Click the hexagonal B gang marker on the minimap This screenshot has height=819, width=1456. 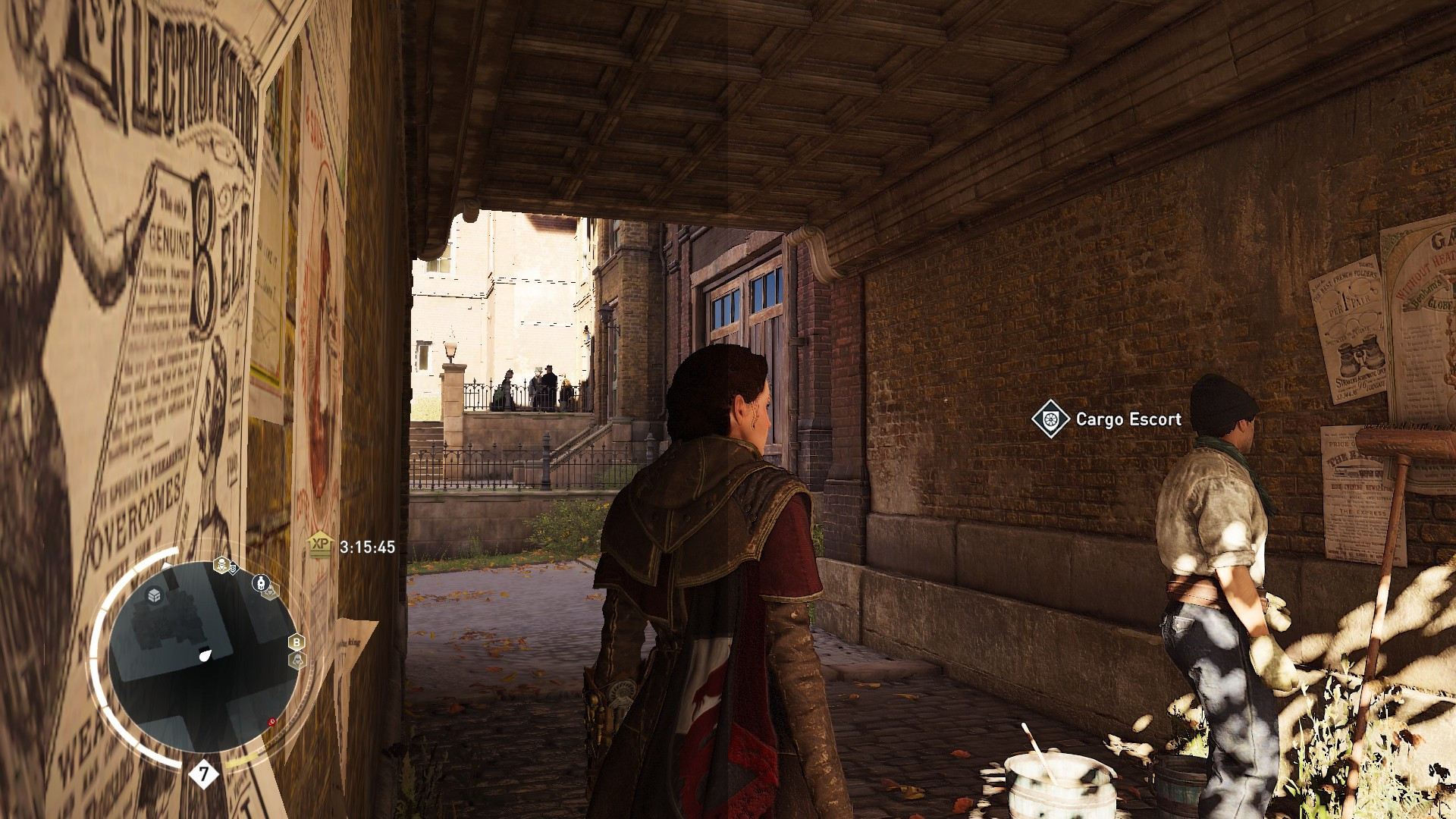click(x=295, y=642)
